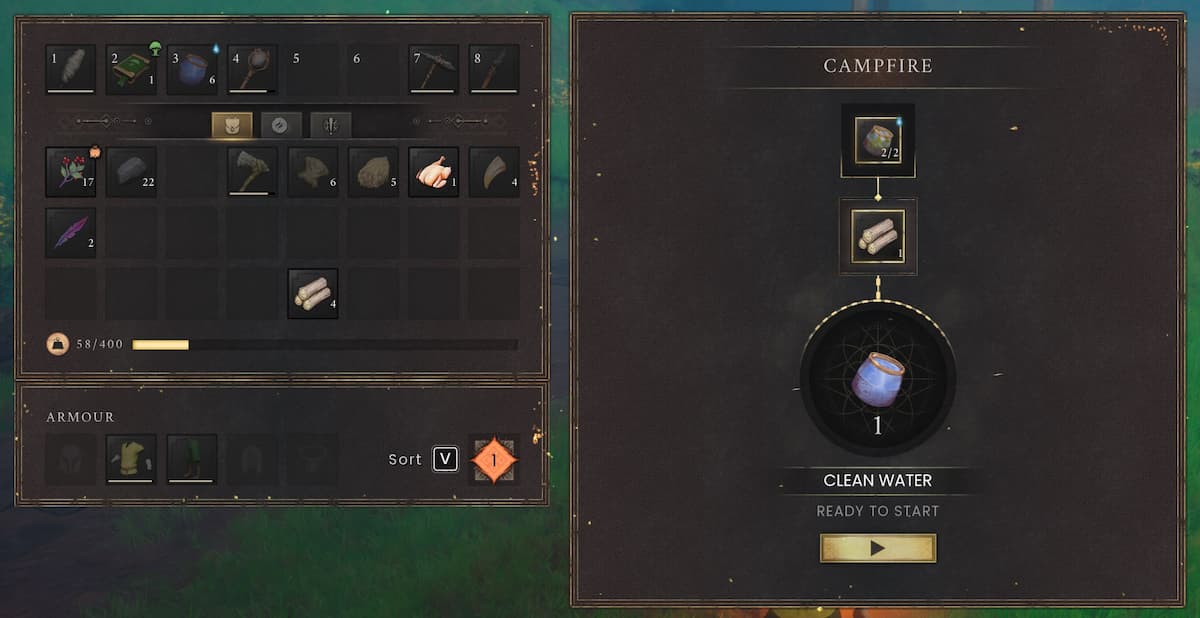The height and width of the screenshot is (618, 1200).
Task: Select the green trousers armour slot
Action: tap(192, 459)
